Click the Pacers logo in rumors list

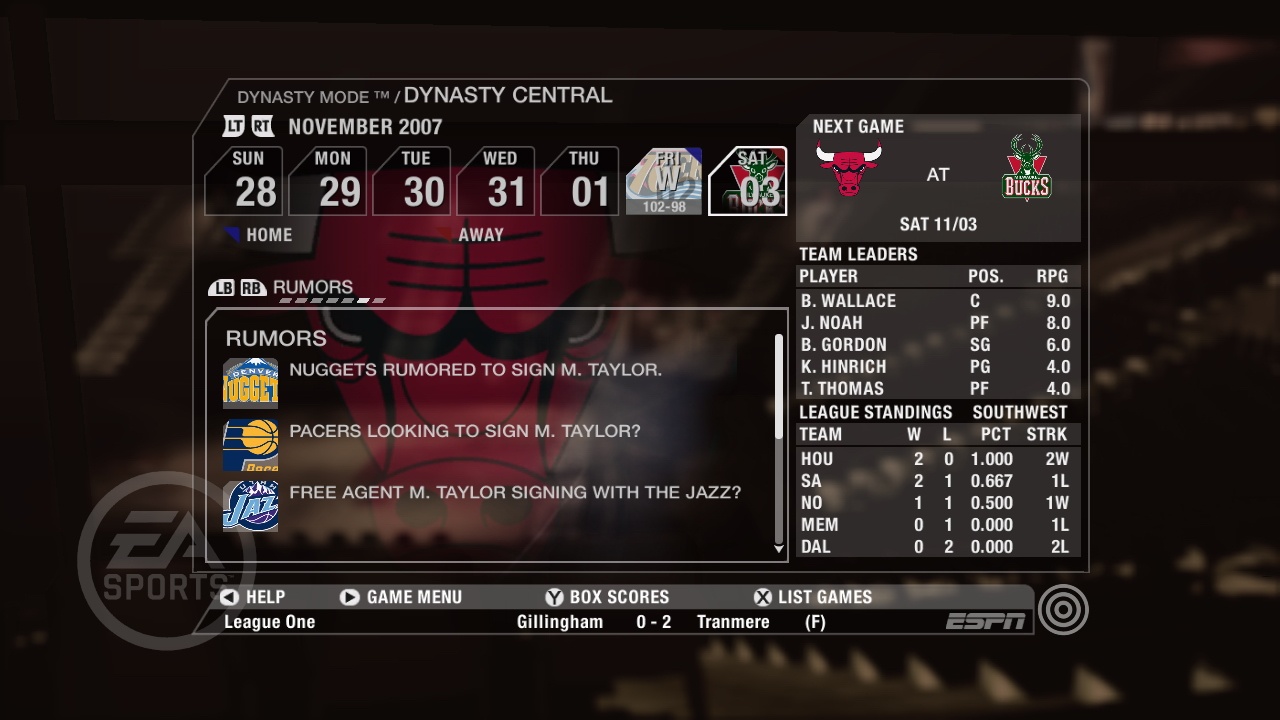click(249, 445)
